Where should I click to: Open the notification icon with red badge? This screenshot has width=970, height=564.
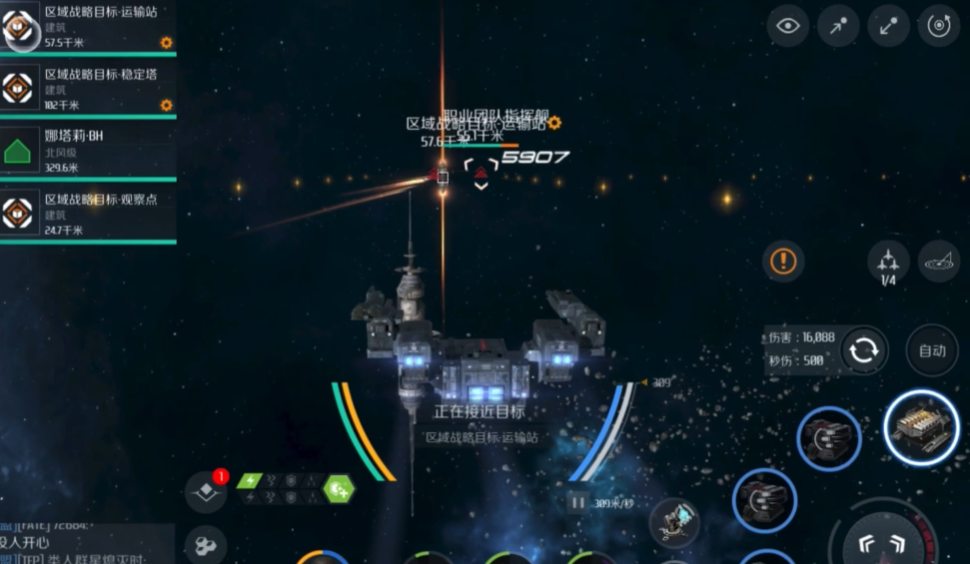pos(206,491)
